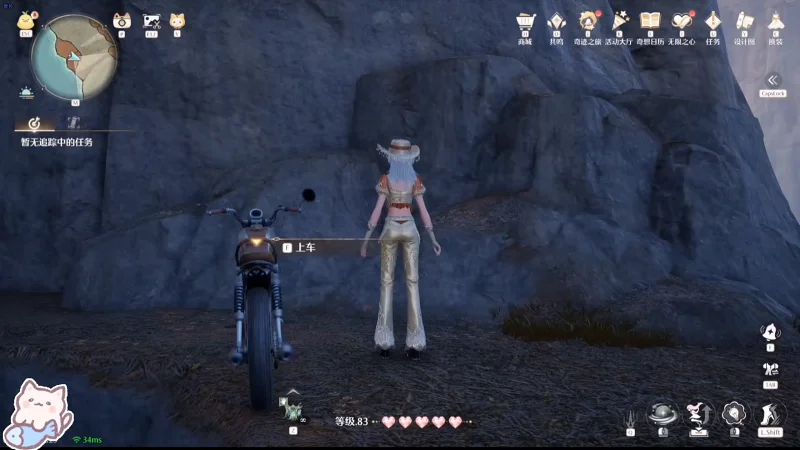Open the 商城 shop
Image resolution: width=800 pixels, height=450 pixels.
(x=525, y=22)
